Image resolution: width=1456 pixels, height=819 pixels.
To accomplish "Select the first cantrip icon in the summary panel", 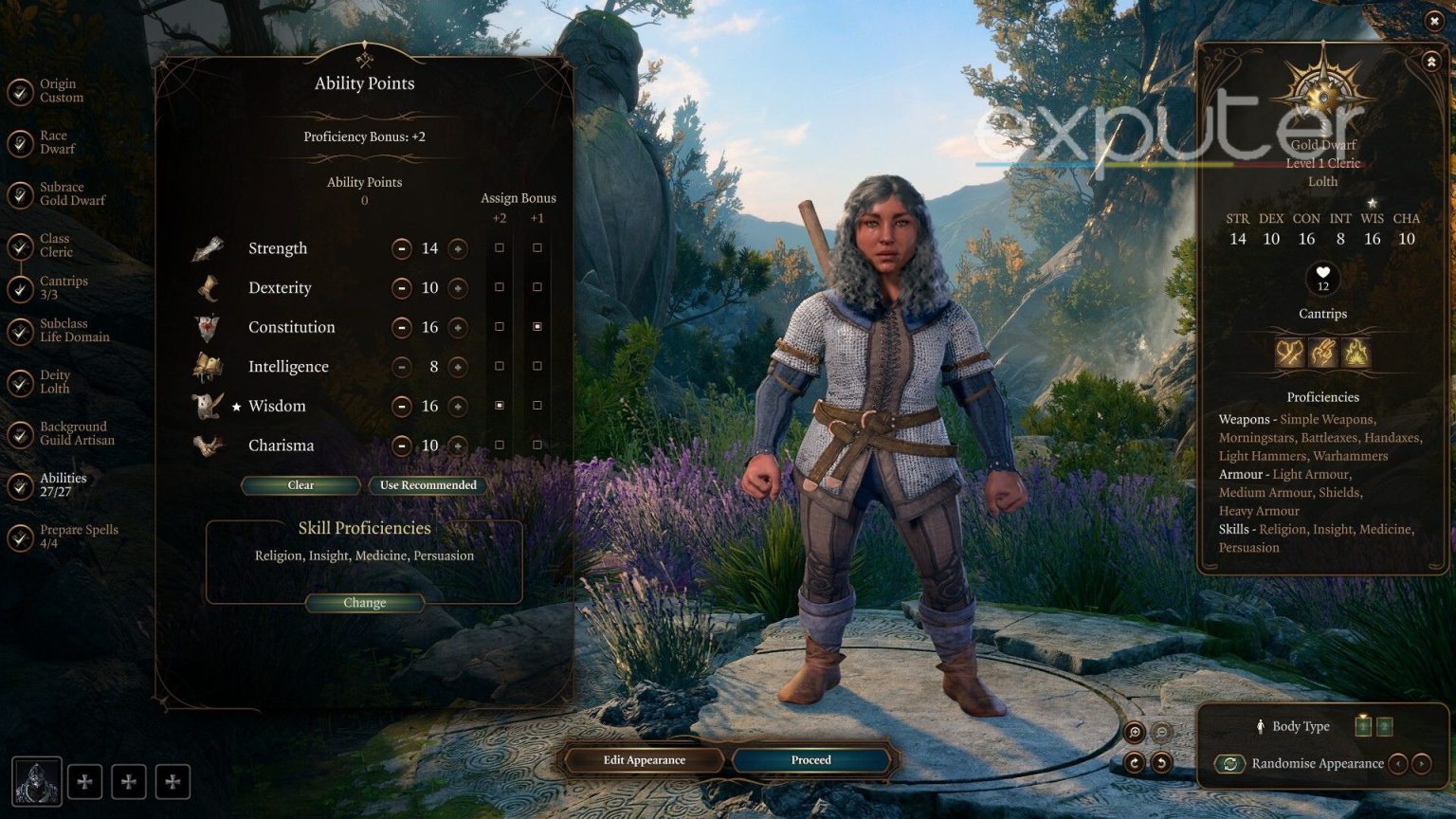I will 1288,352.
